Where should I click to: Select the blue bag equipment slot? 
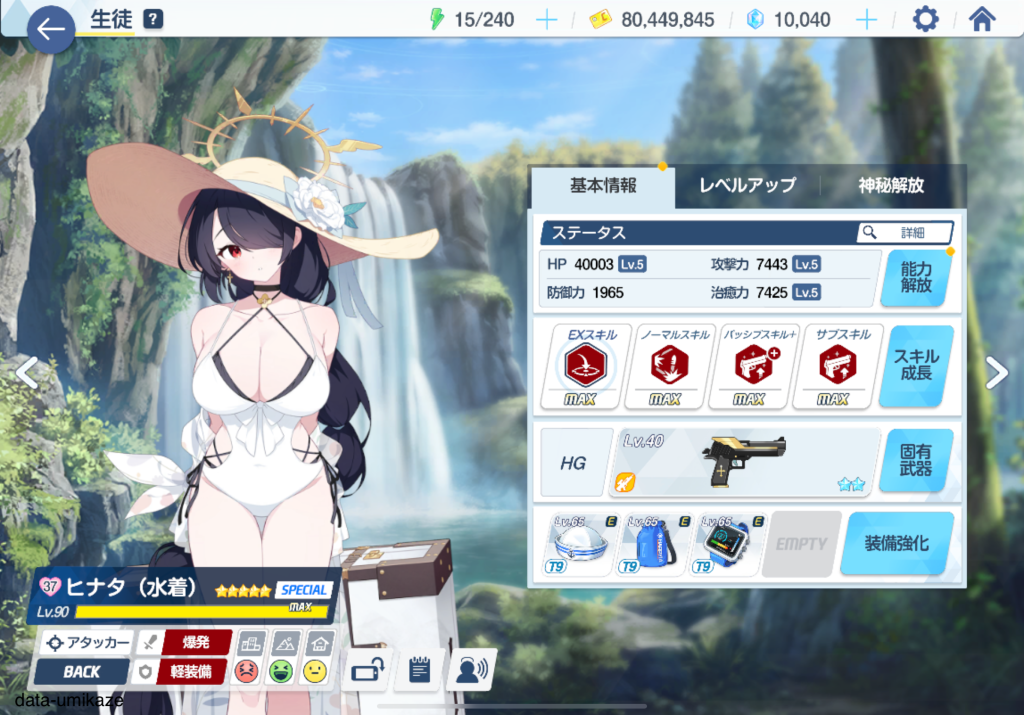[x=655, y=544]
